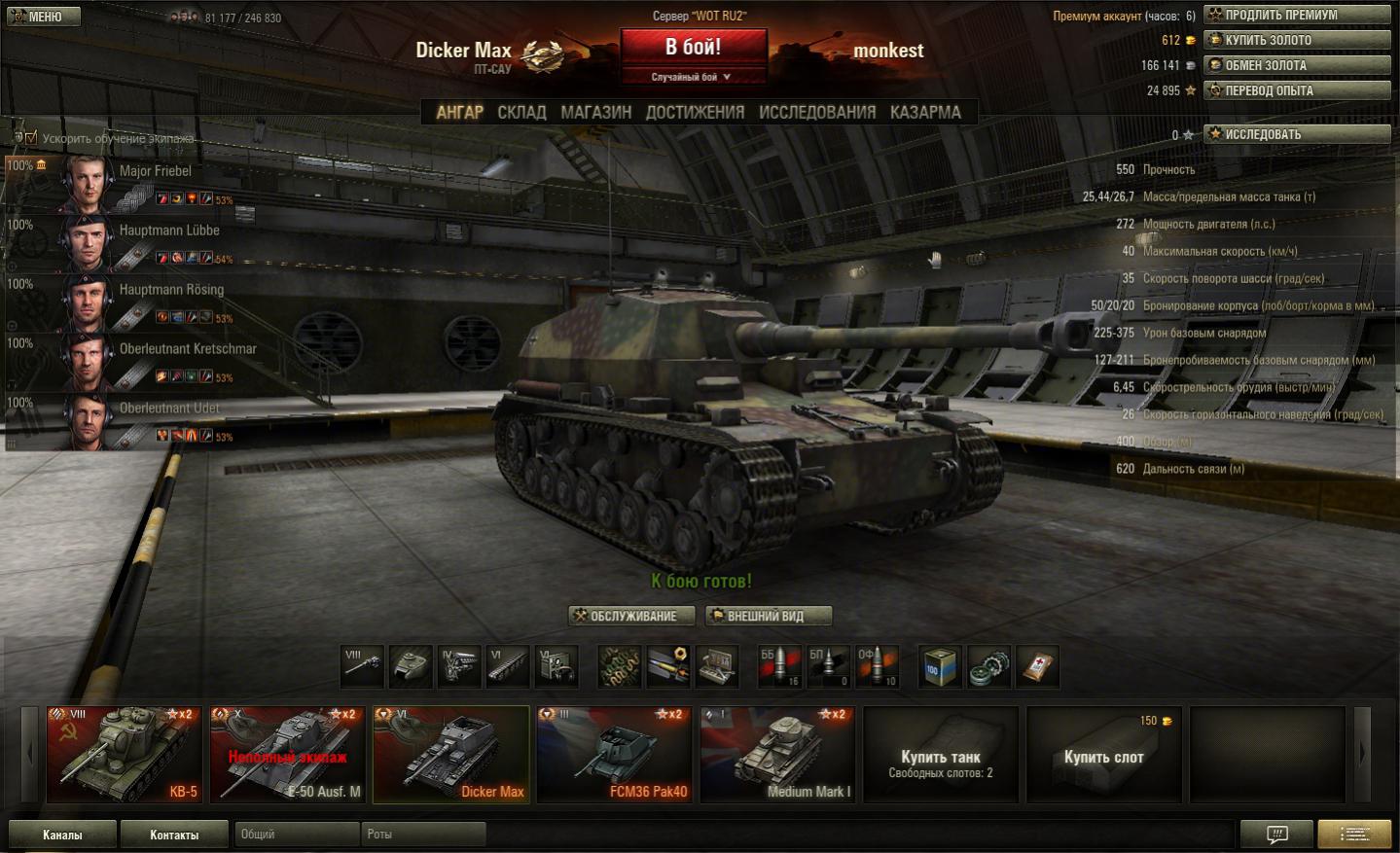Go to the ДОСТИЖЕНИЯ tab
Screen dimensions: 1400x853
point(695,113)
